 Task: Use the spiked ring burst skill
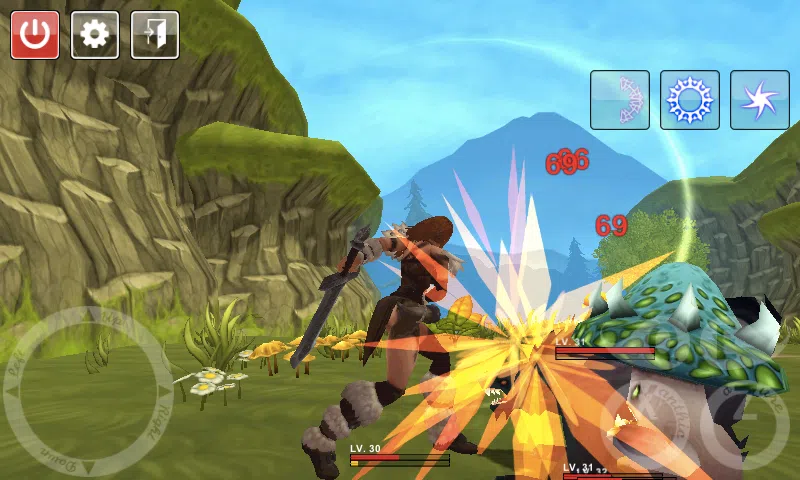click(690, 100)
